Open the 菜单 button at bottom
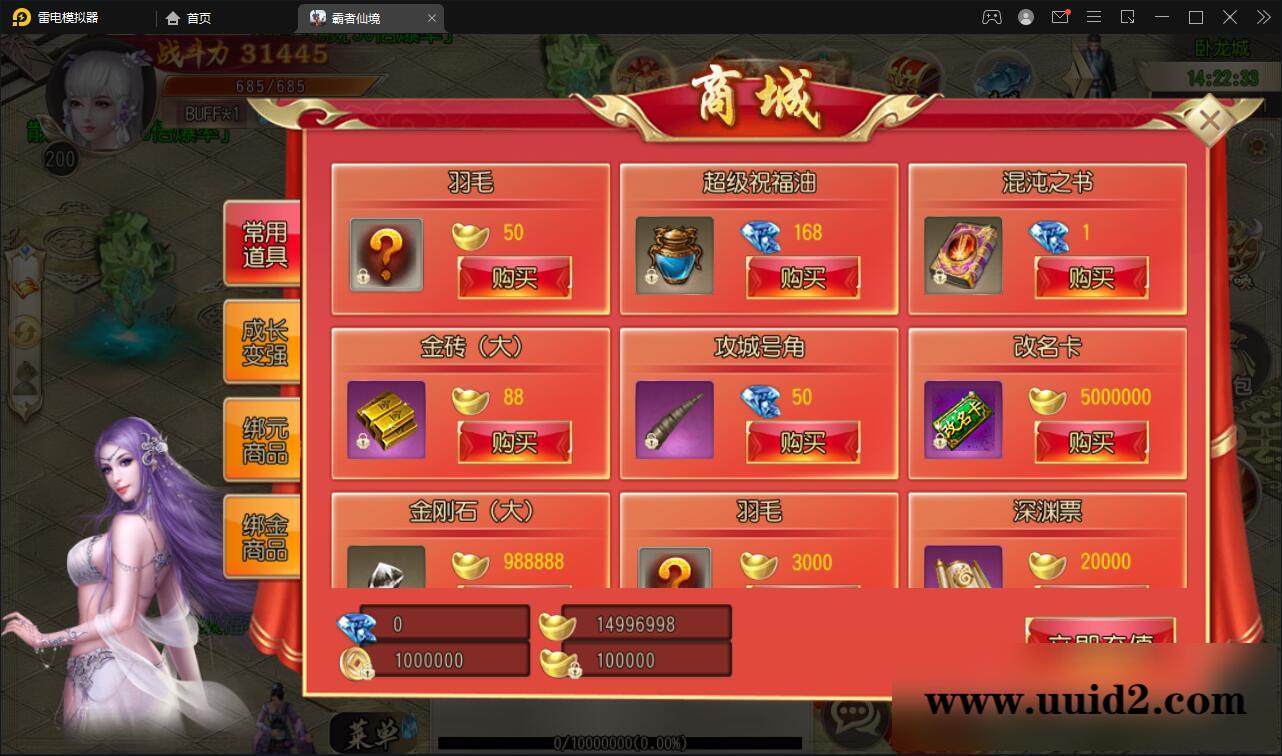The width and height of the screenshot is (1282, 756). pyautogui.click(x=371, y=734)
